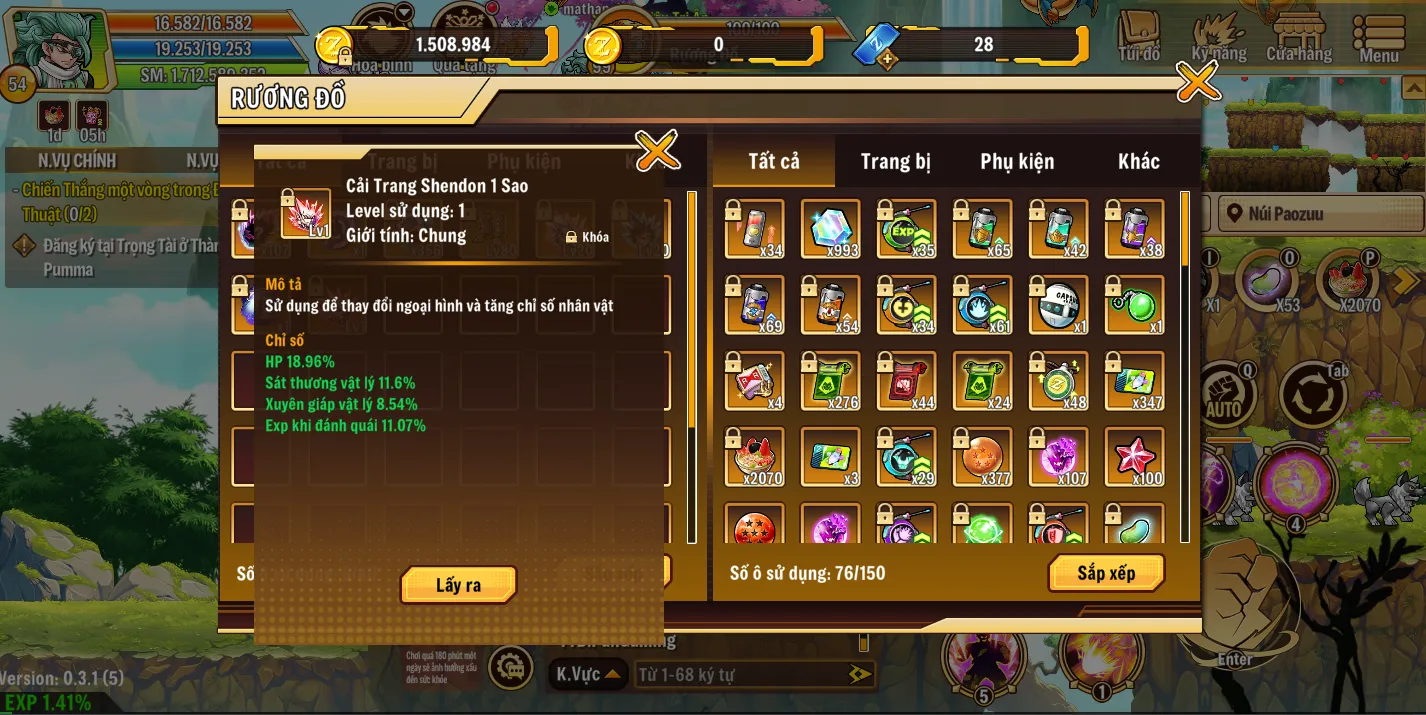This screenshot has height=715, width=1426.
Task: Close the Rương Đồ window
Action: [1197, 82]
